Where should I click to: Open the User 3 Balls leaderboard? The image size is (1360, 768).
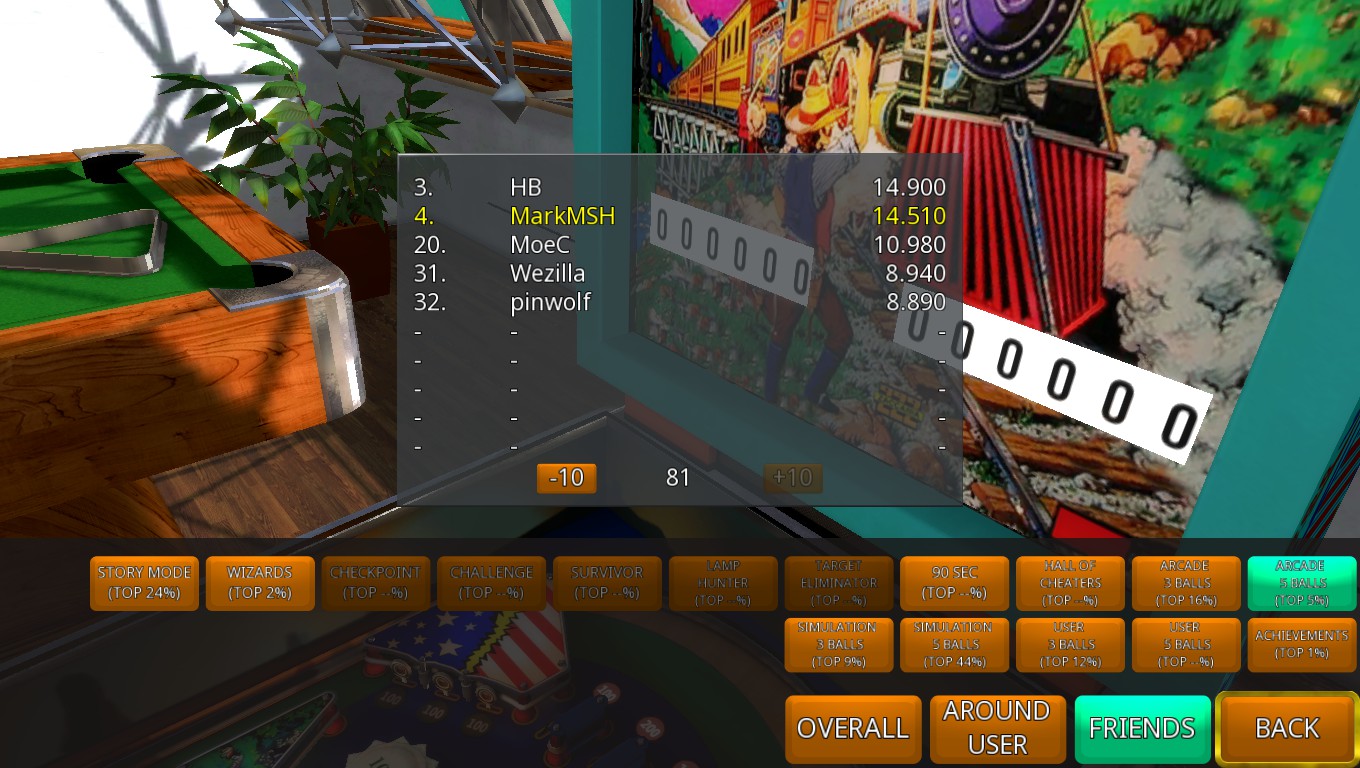[1071, 645]
